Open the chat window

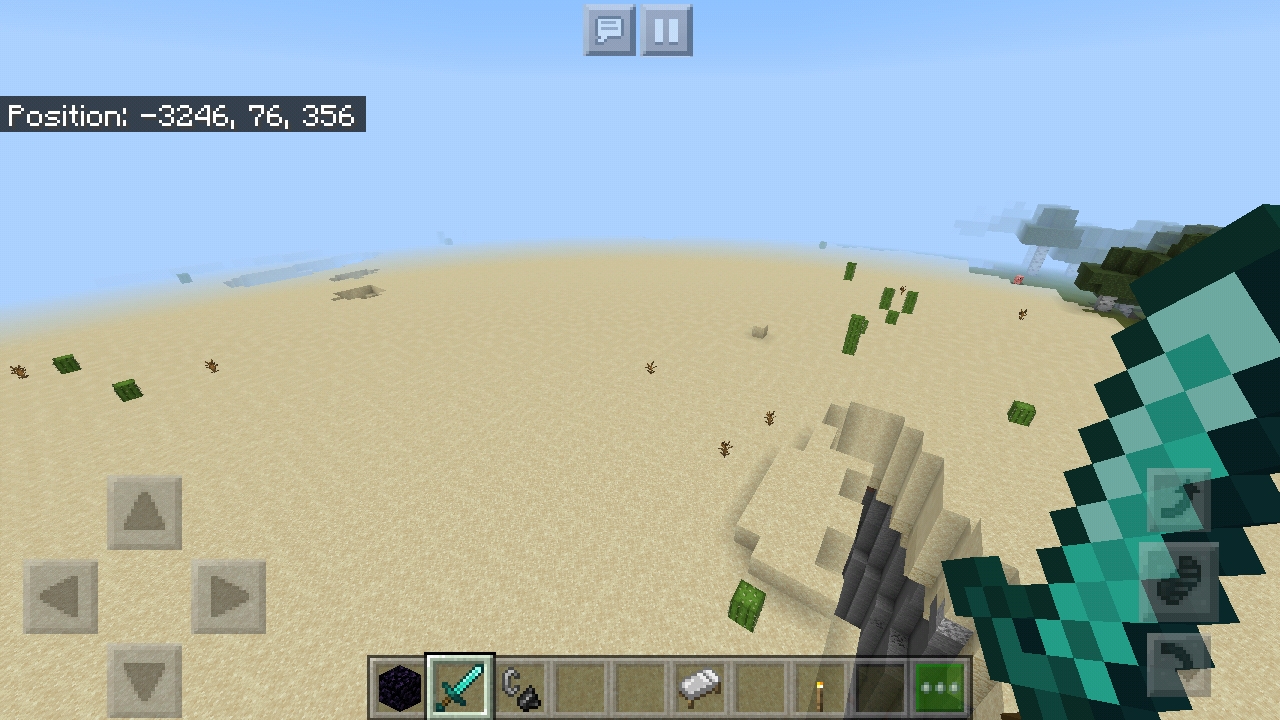tap(608, 30)
